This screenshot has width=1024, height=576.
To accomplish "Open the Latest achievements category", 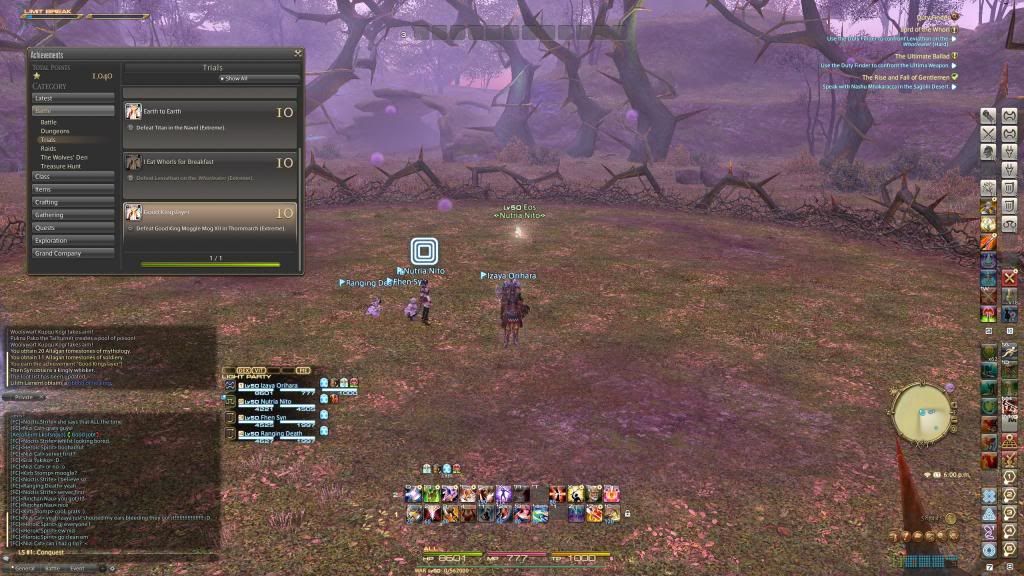I will pyautogui.click(x=74, y=98).
